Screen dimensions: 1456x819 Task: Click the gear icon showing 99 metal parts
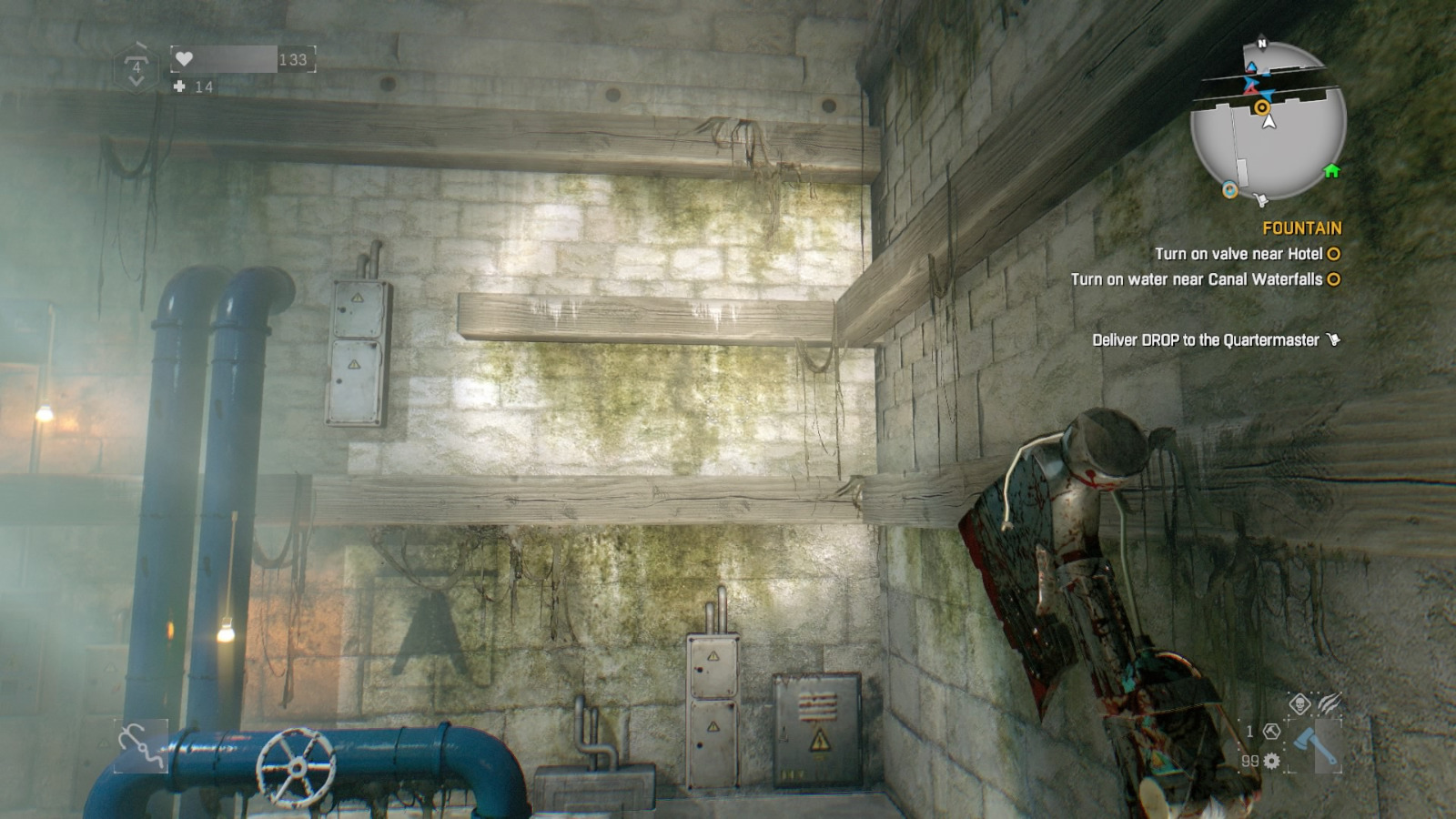[1270, 761]
